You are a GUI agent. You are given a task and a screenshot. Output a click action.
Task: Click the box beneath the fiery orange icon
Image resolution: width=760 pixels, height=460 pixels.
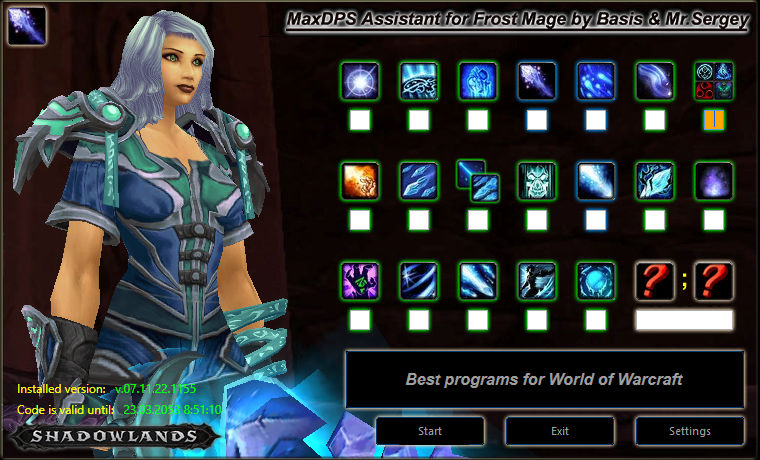tap(360, 220)
